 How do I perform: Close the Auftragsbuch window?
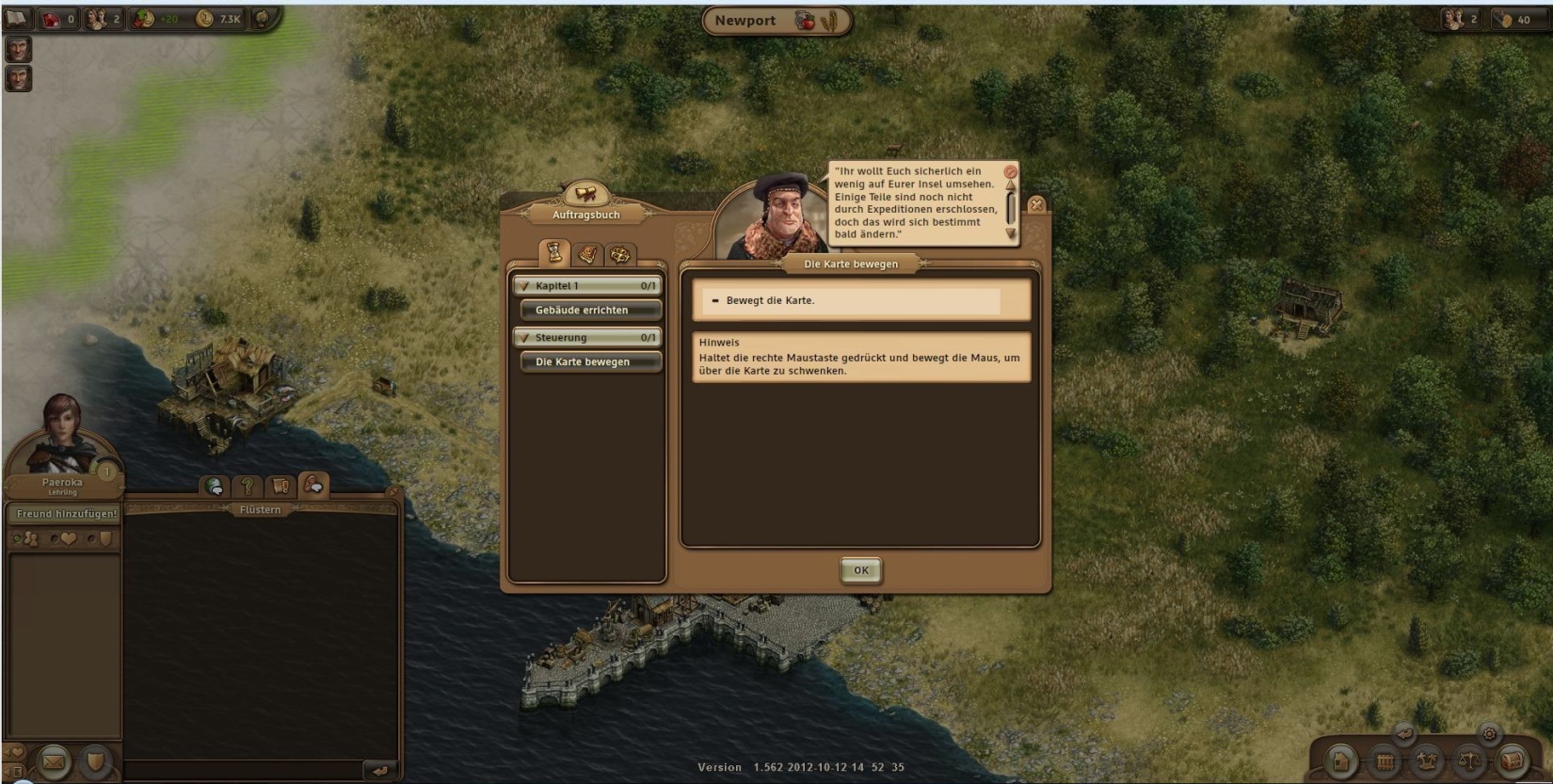1036,204
